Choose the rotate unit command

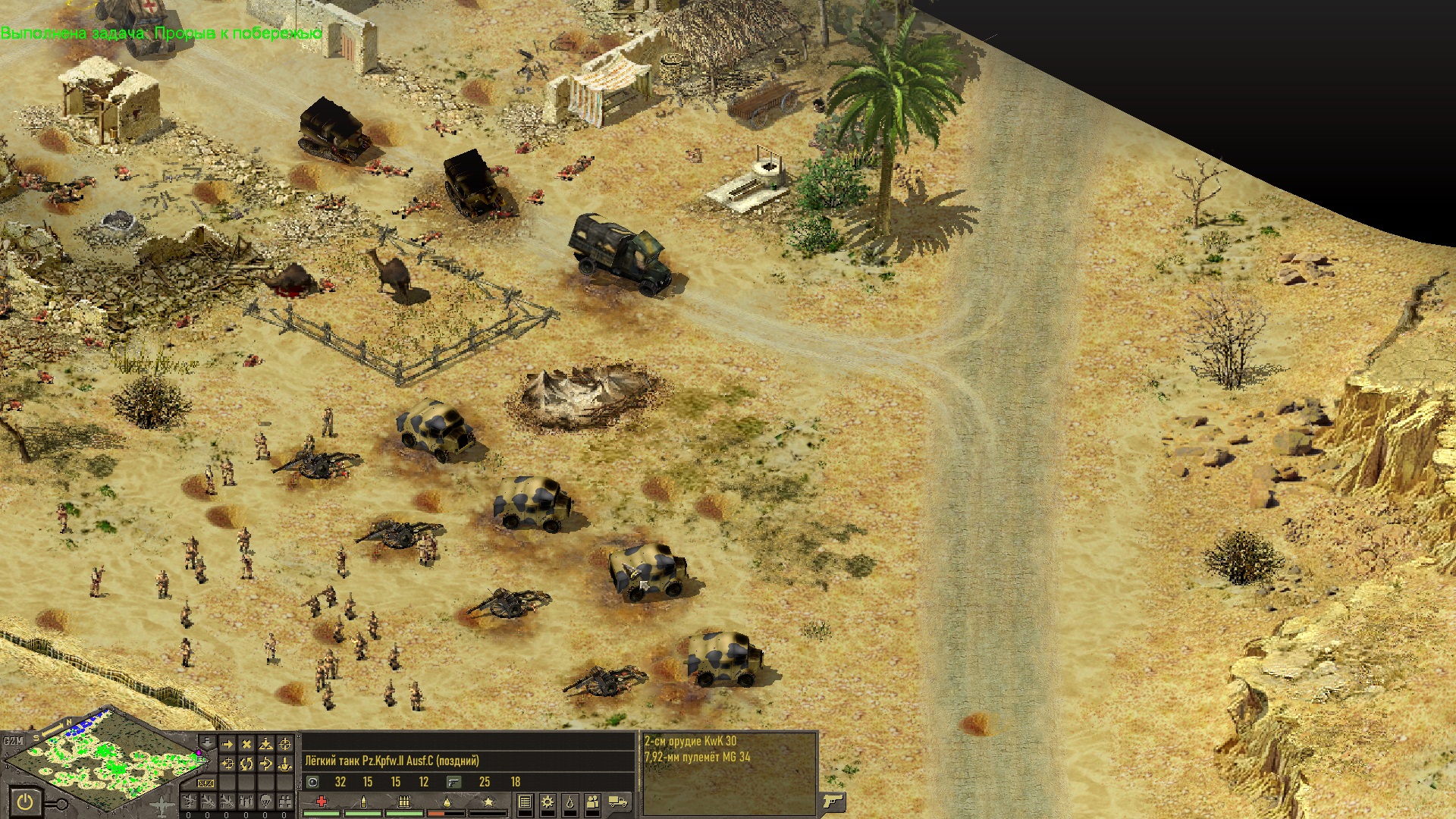pos(246,764)
